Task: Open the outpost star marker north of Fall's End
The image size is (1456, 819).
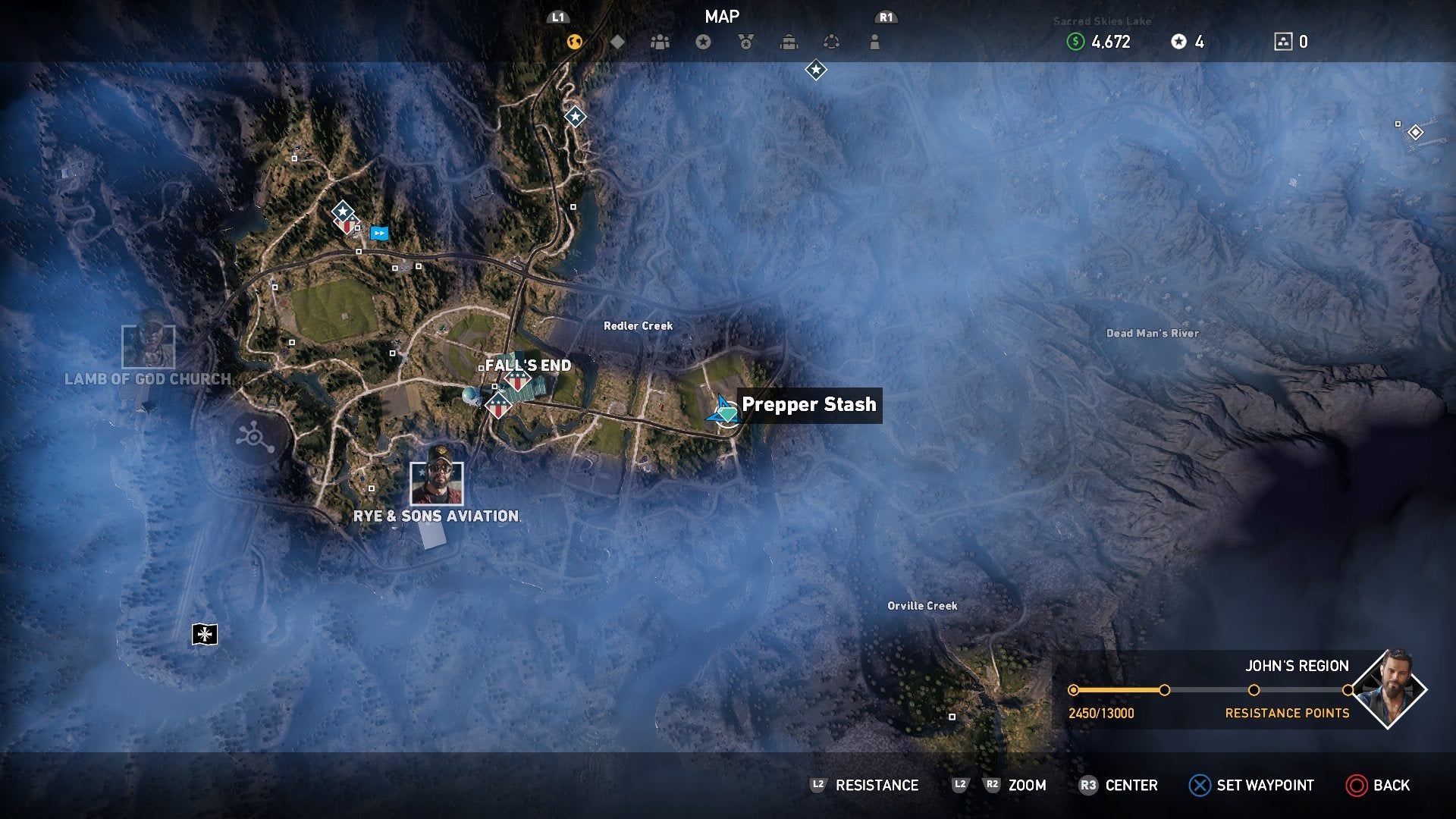Action: pos(344,212)
